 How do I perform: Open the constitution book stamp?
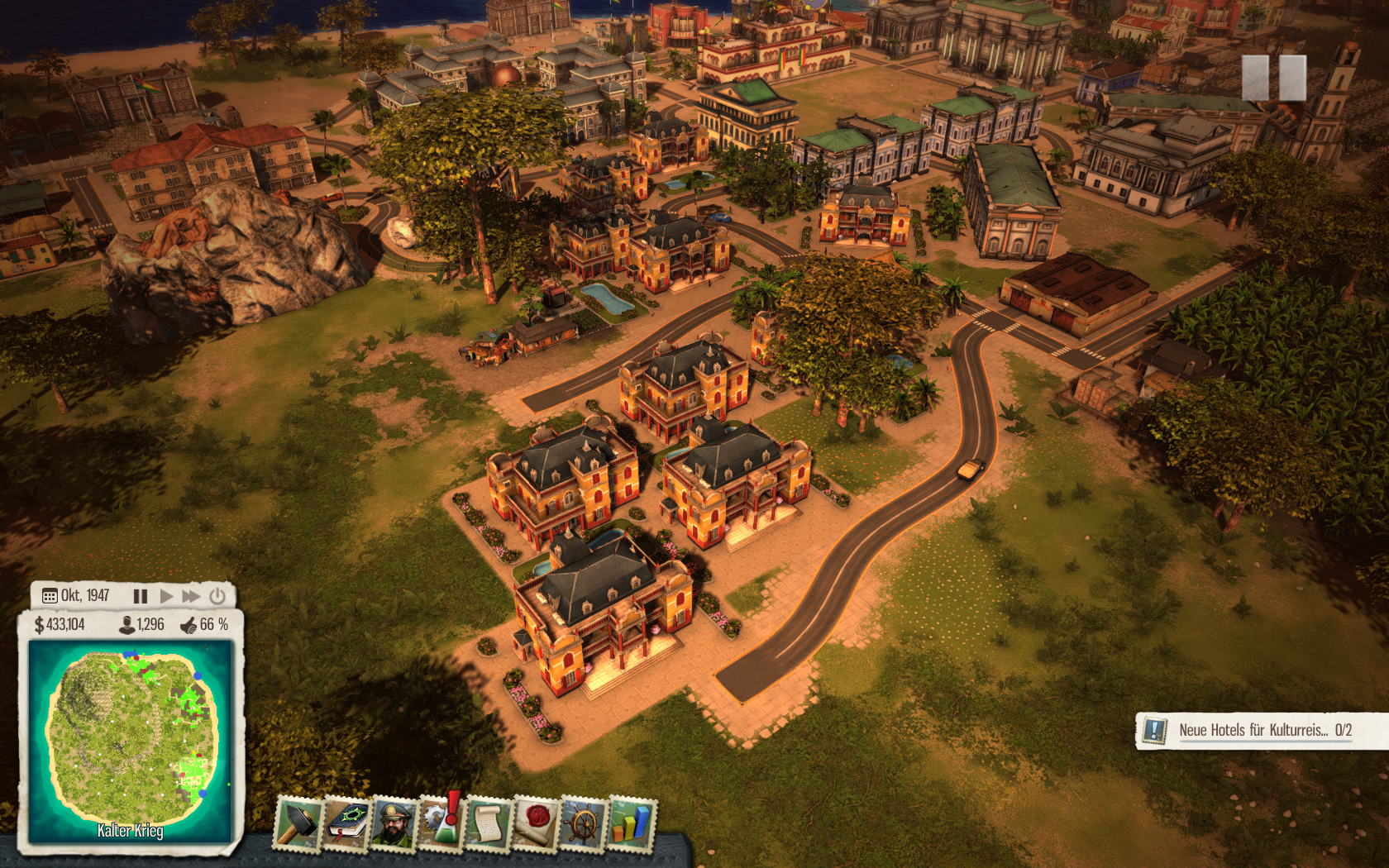tap(347, 823)
